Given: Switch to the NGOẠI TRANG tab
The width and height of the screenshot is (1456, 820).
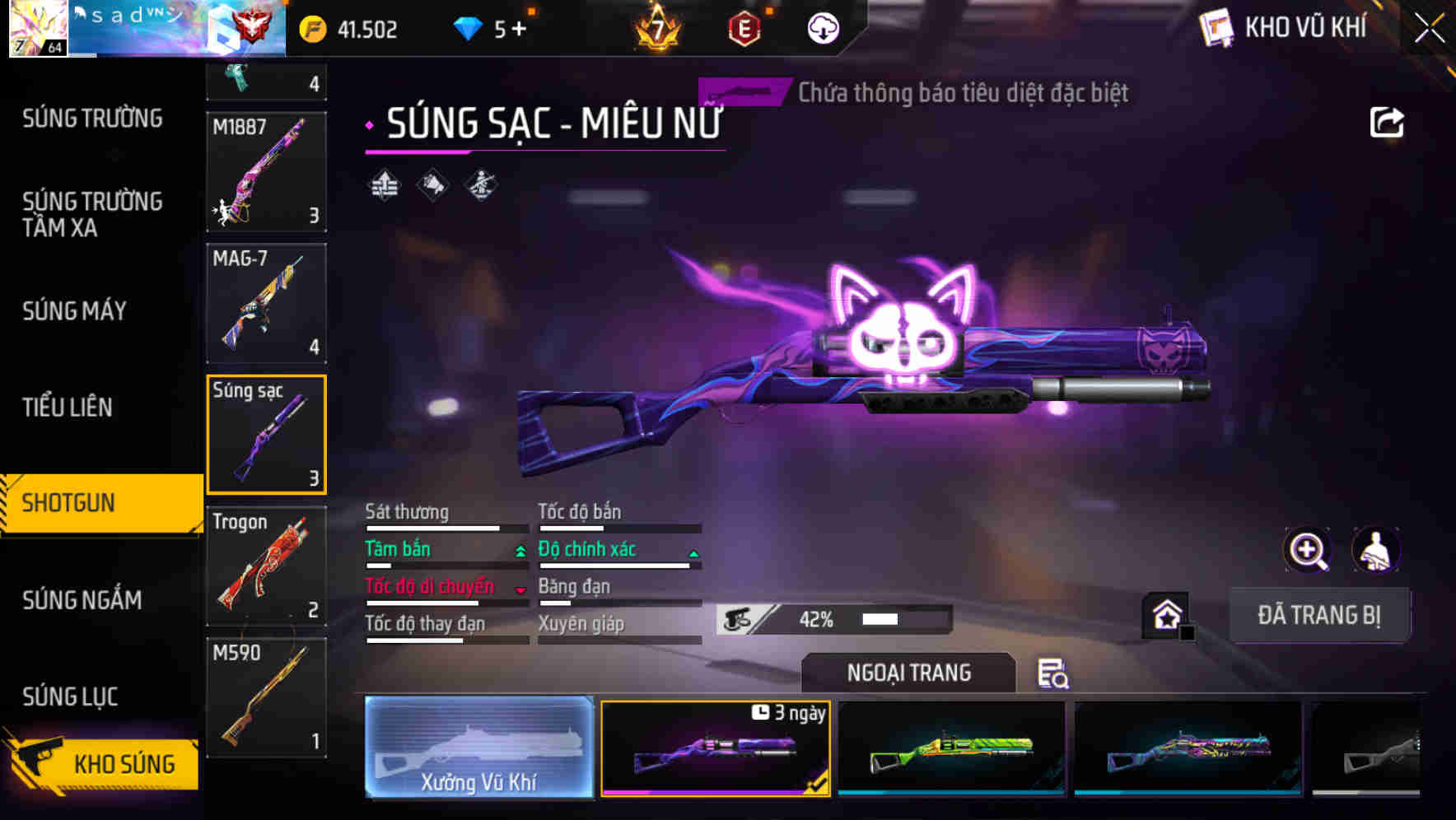Looking at the screenshot, I should (908, 673).
